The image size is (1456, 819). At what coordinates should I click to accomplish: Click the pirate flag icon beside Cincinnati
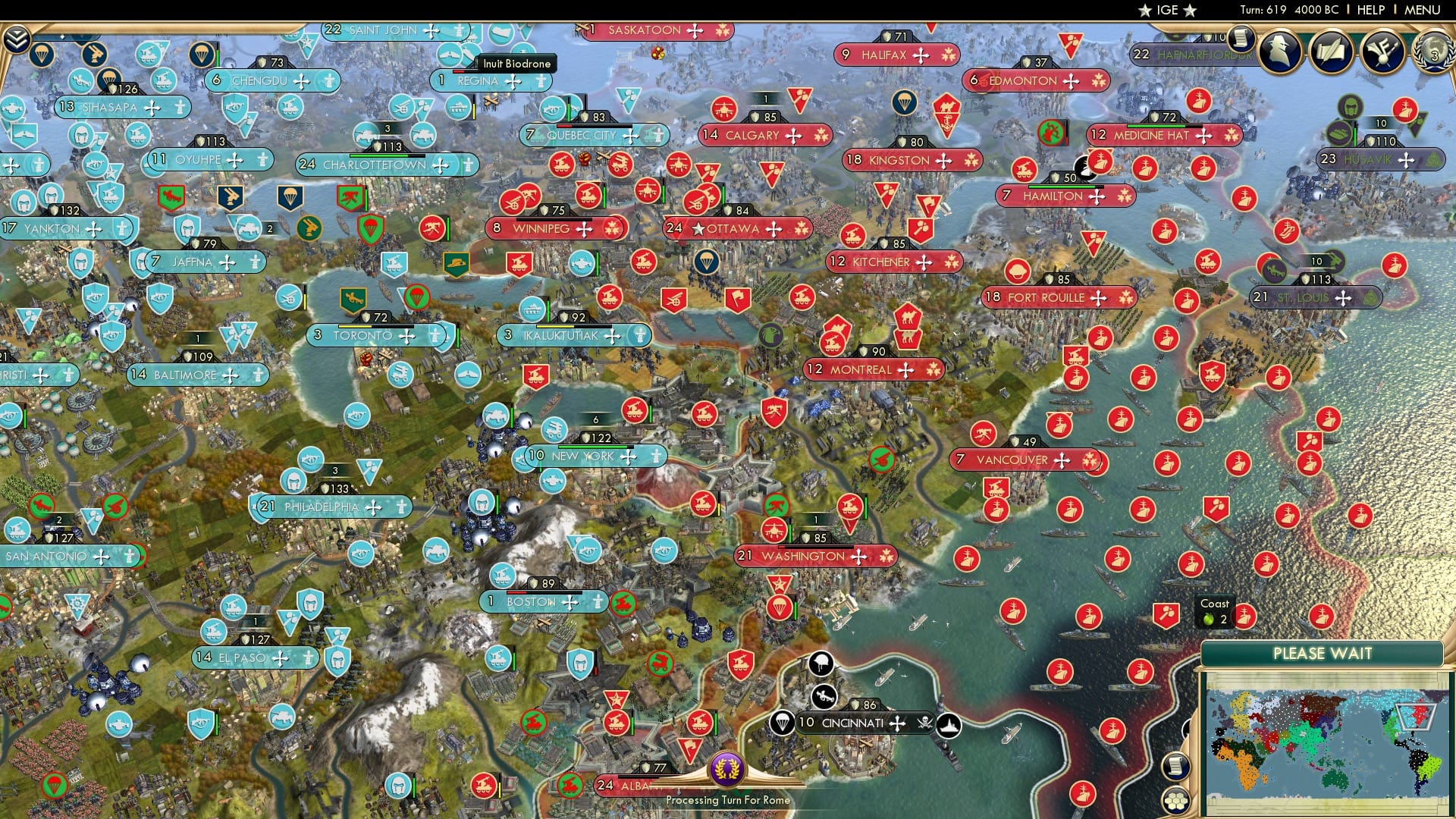coord(925,723)
